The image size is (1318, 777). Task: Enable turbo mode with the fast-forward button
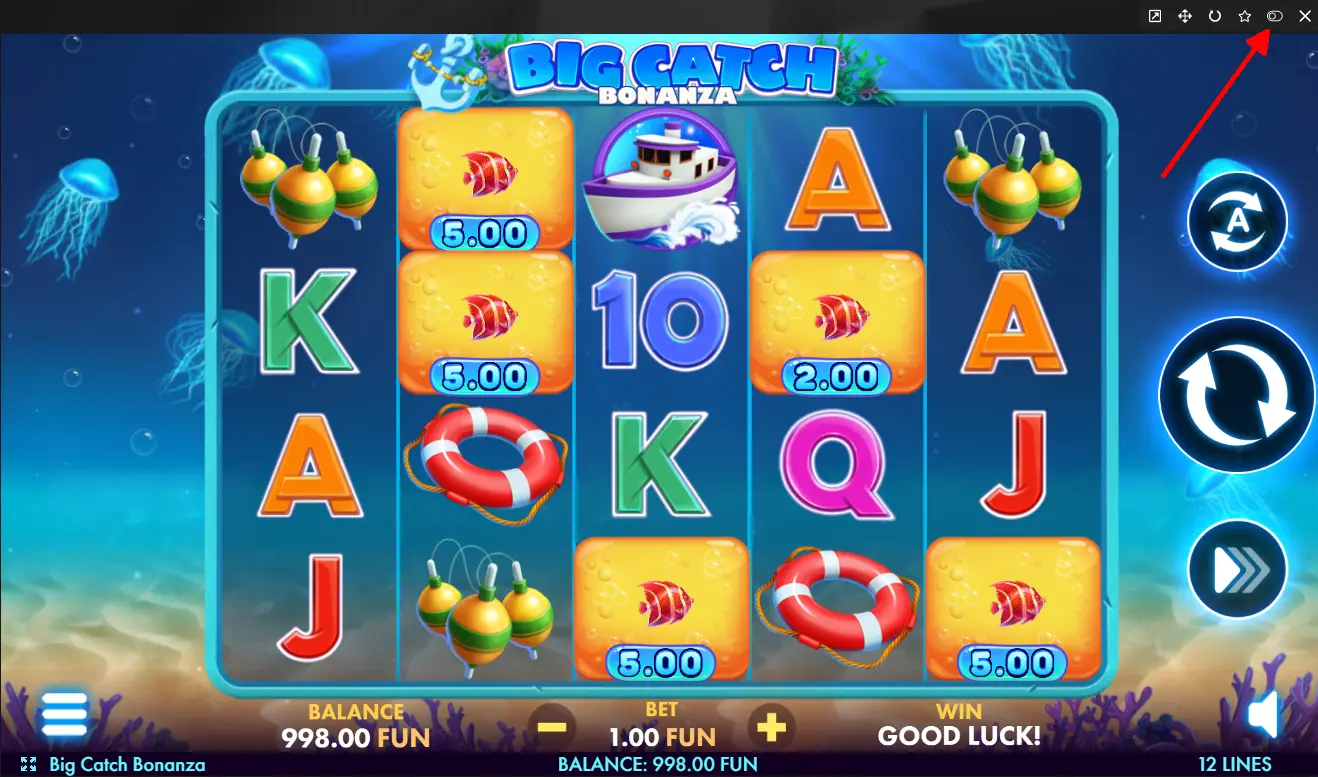pos(1237,569)
